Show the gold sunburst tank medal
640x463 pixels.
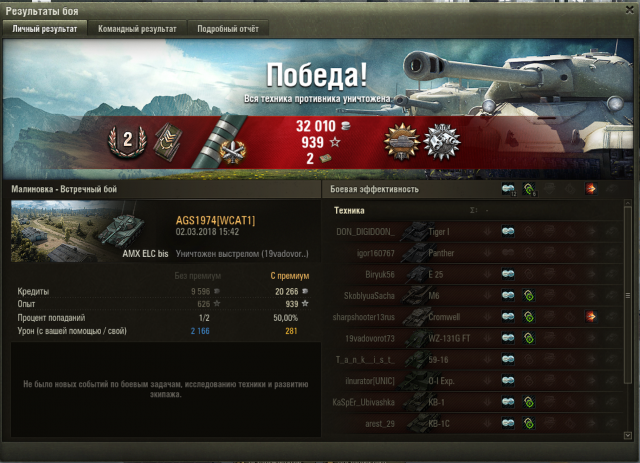pos(400,142)
